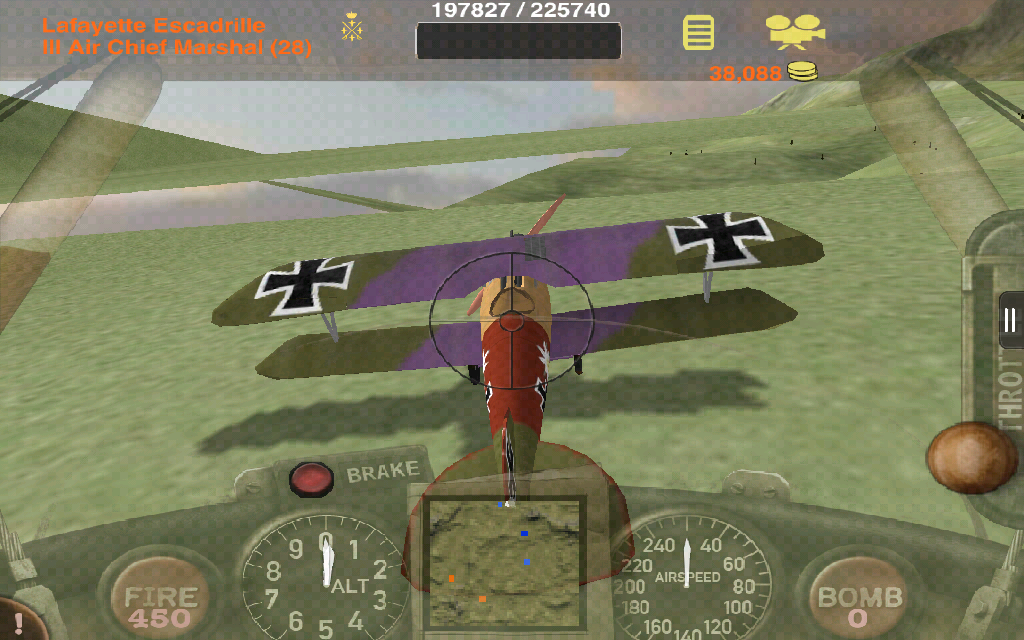Open the yellow list menu icon
Viewport: 1024px width, 640px height.
(x=698, y=32)
